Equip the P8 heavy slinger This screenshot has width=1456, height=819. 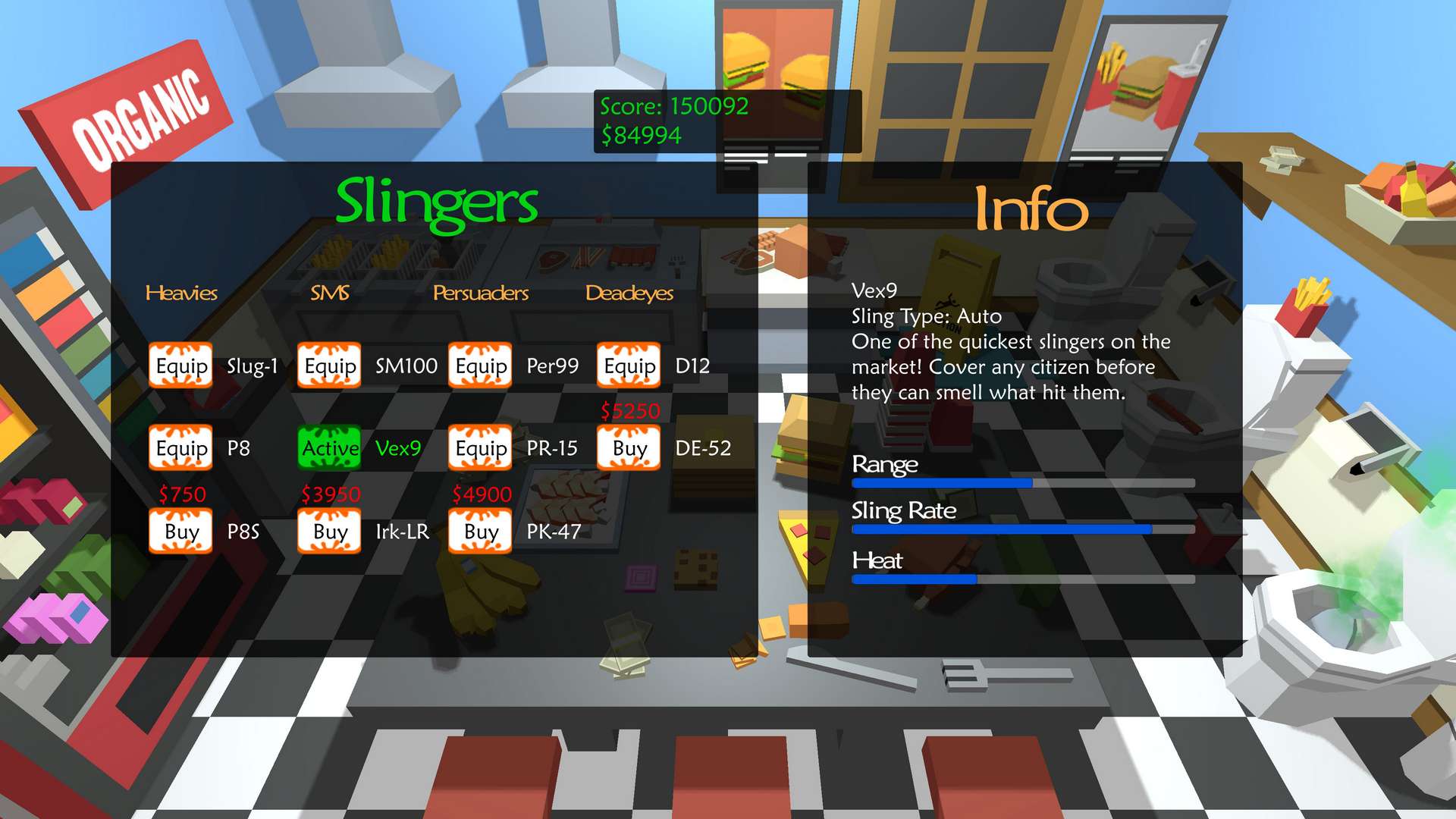(x=180, y=449)
